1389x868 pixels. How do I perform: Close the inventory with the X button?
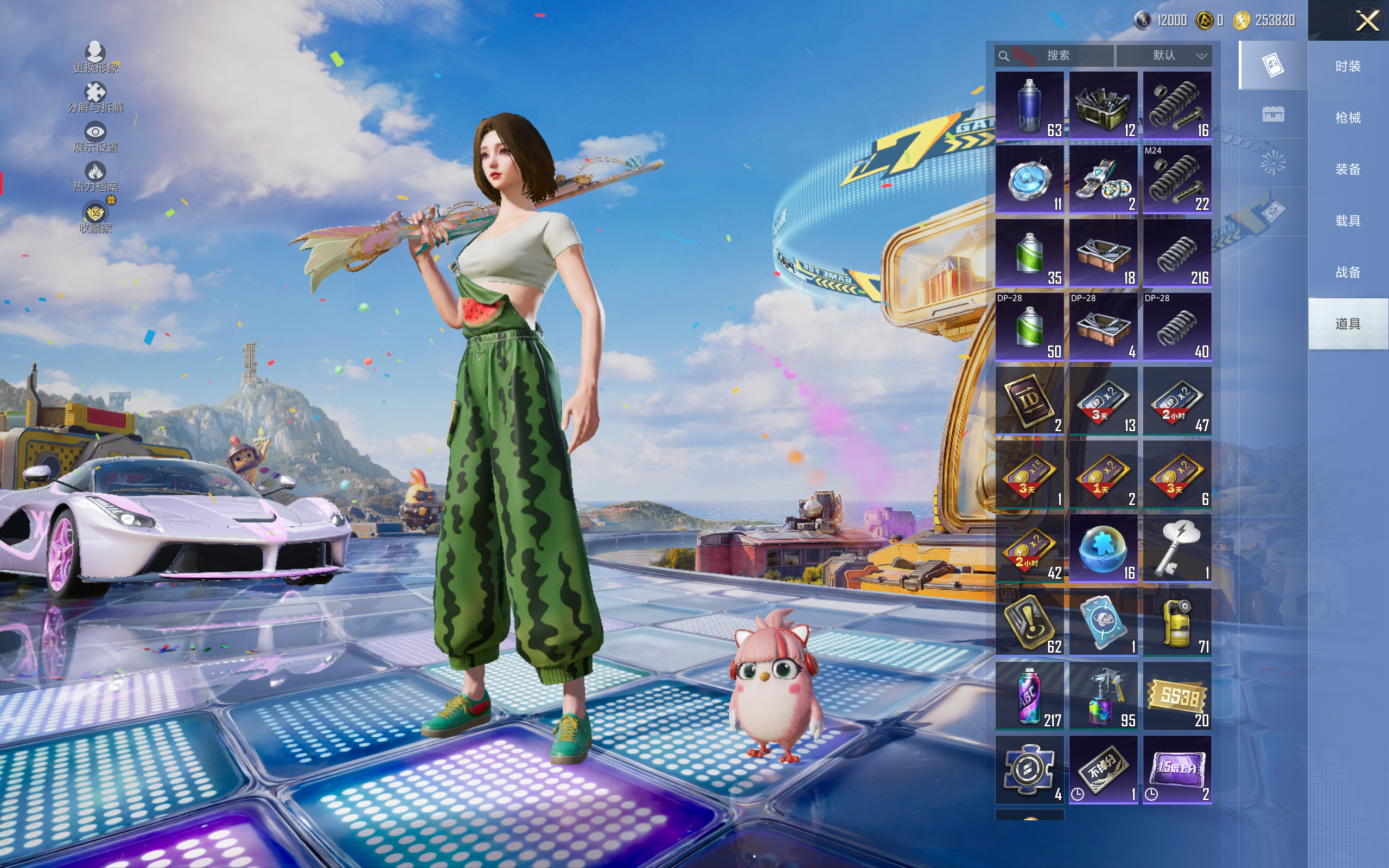click(1367, 21)
